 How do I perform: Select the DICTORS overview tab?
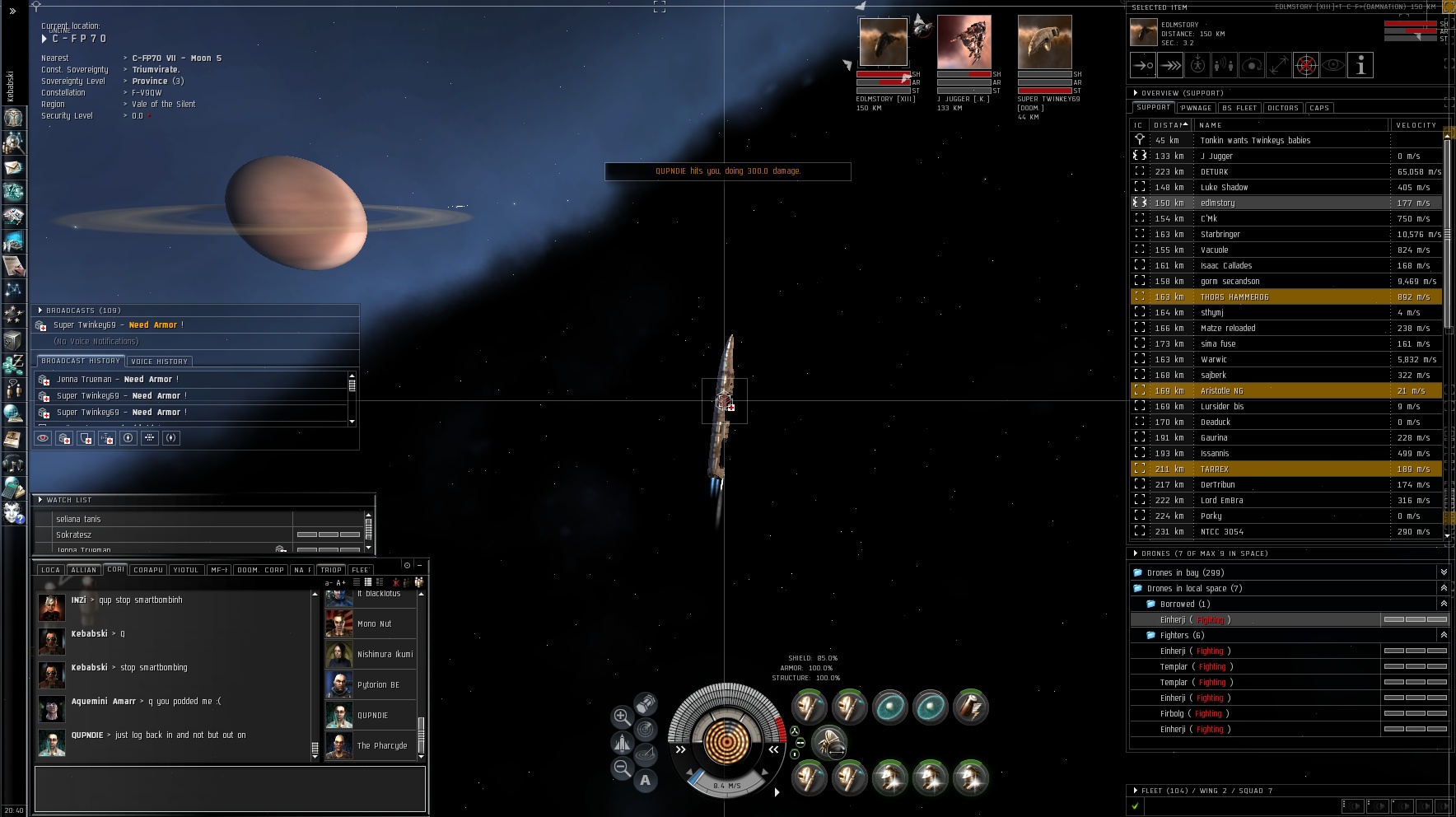[1283, 108]
